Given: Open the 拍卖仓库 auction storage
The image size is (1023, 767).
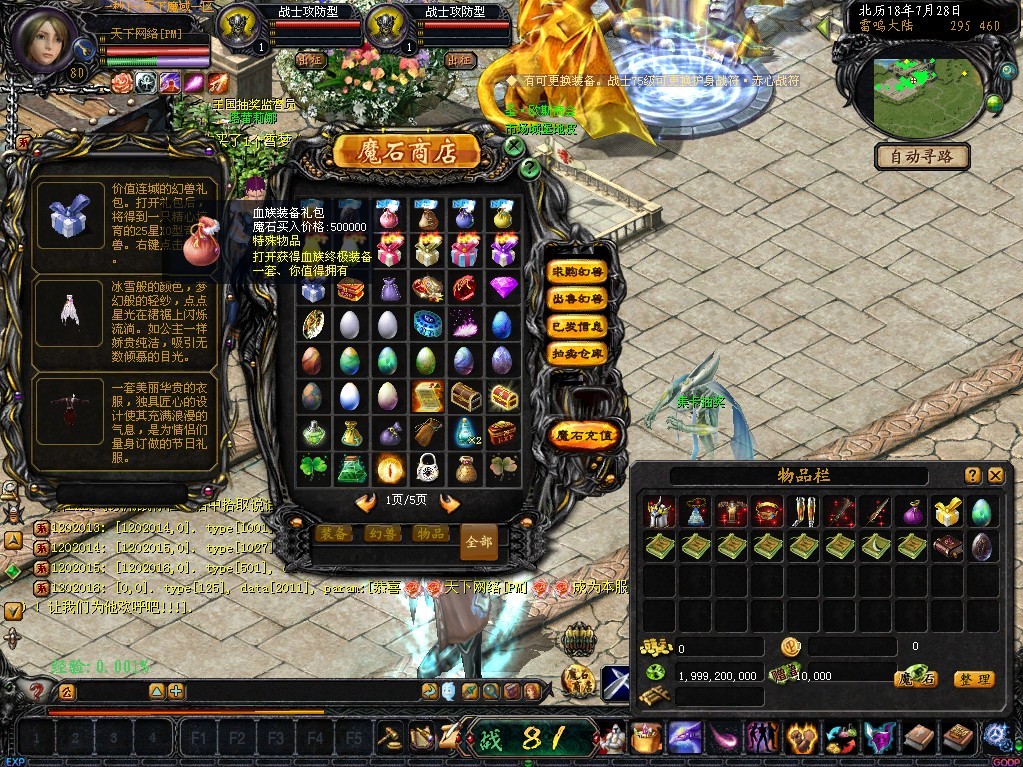Looking at the screenshot, I should (x=578, y=353).
